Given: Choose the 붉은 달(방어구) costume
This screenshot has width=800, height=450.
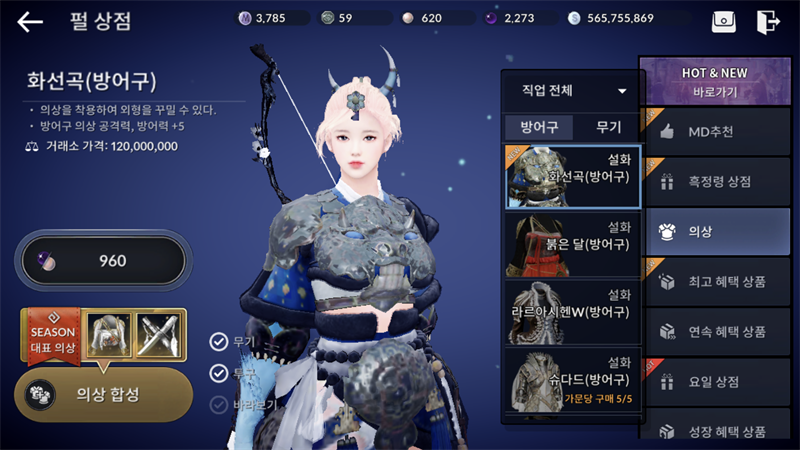Looking at the screenshot, I should coord(572,244).
